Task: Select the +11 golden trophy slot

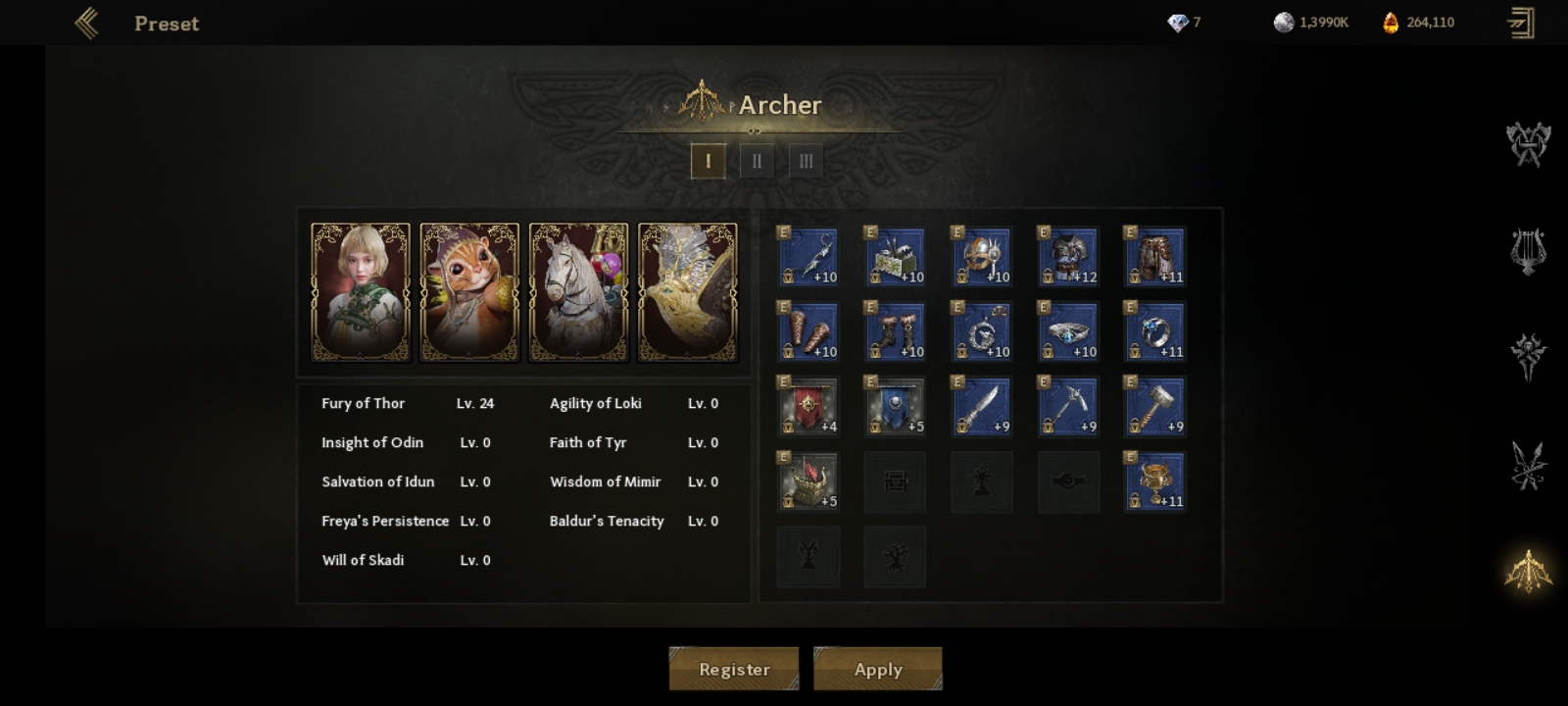Action: pyautogui.click(x=1154, y=481)
